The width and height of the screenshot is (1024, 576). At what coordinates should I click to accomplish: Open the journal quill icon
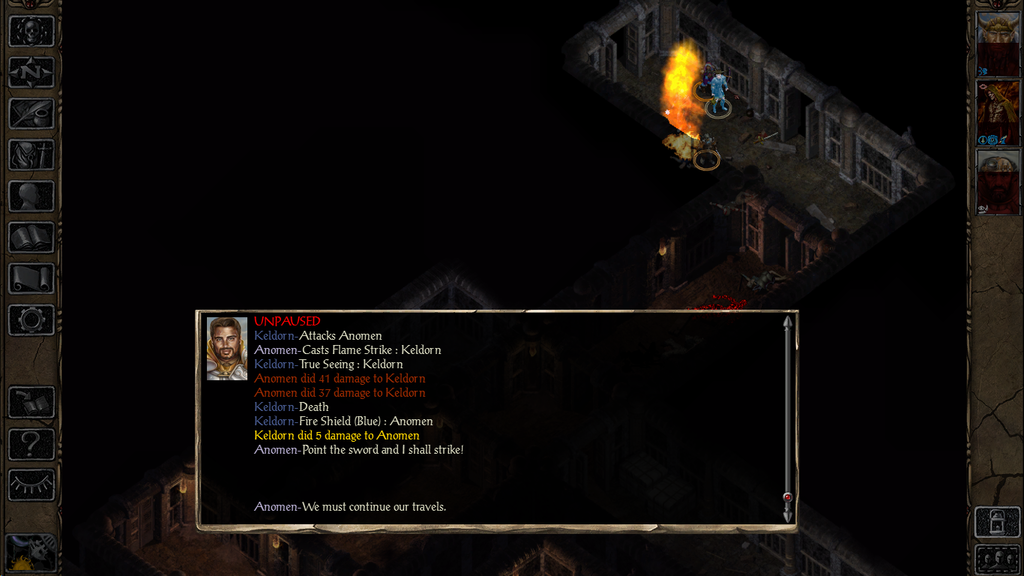[x=31, y=113]
